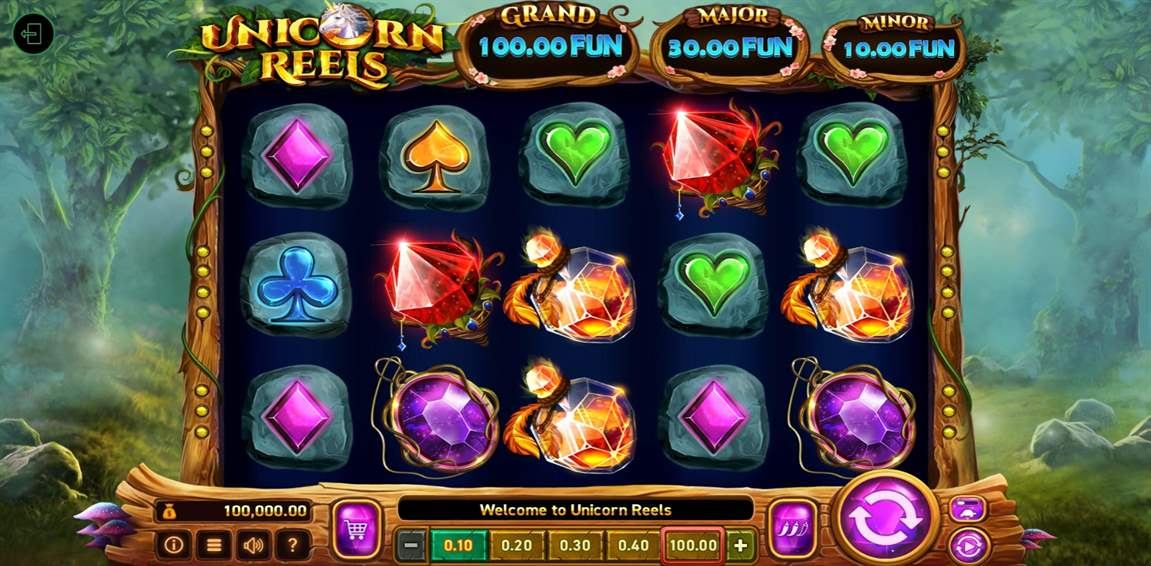
Task: Increase the bet with plus button
Action: point(740,546)
